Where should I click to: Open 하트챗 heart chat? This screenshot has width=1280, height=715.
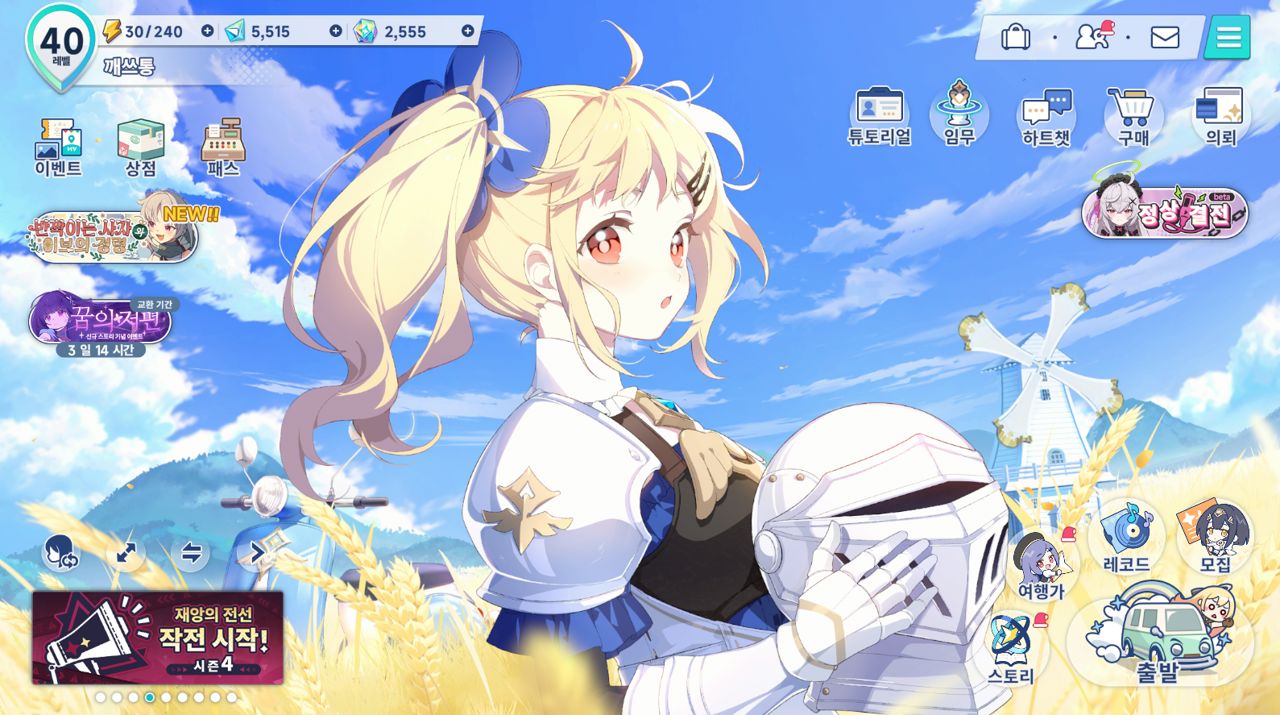[x=1046, y=114]
